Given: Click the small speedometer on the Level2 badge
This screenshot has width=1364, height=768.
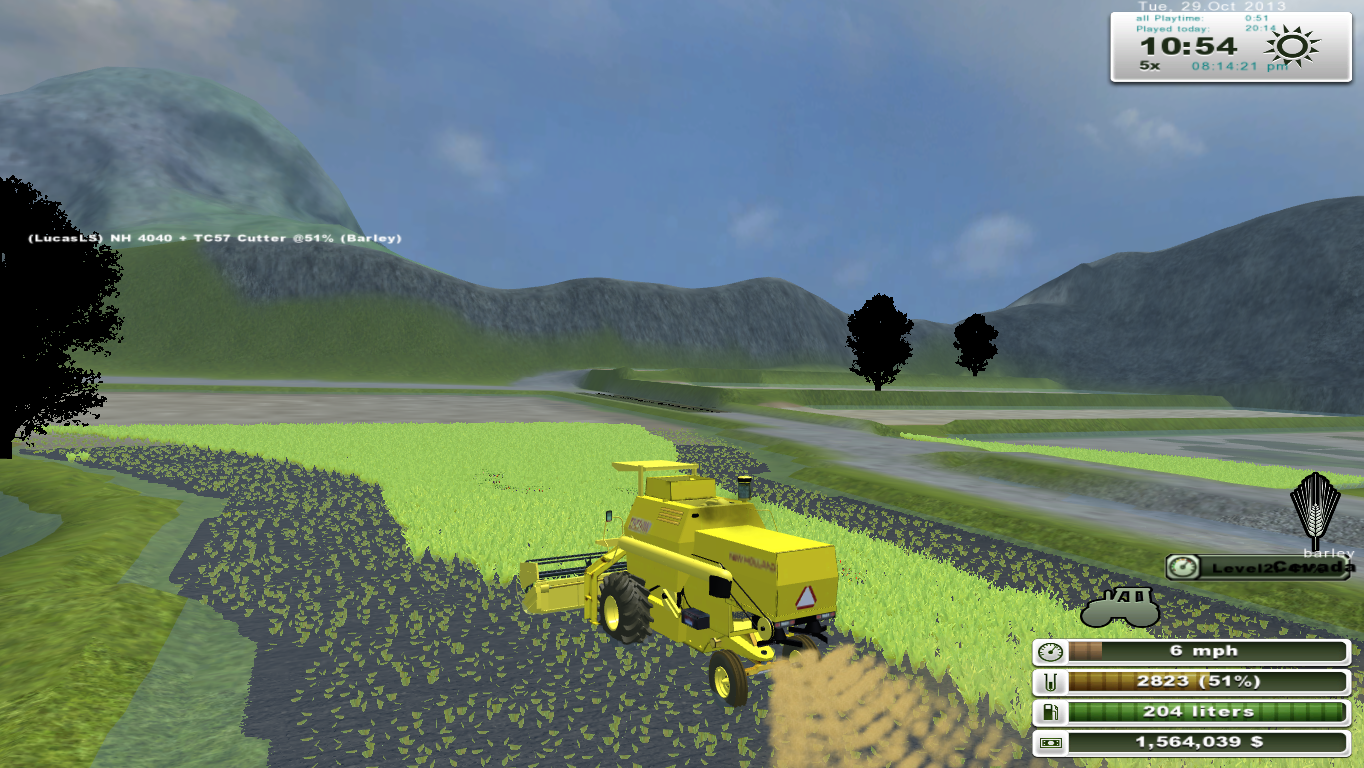Looking at the screenshot, I should tap(1185, 567).
